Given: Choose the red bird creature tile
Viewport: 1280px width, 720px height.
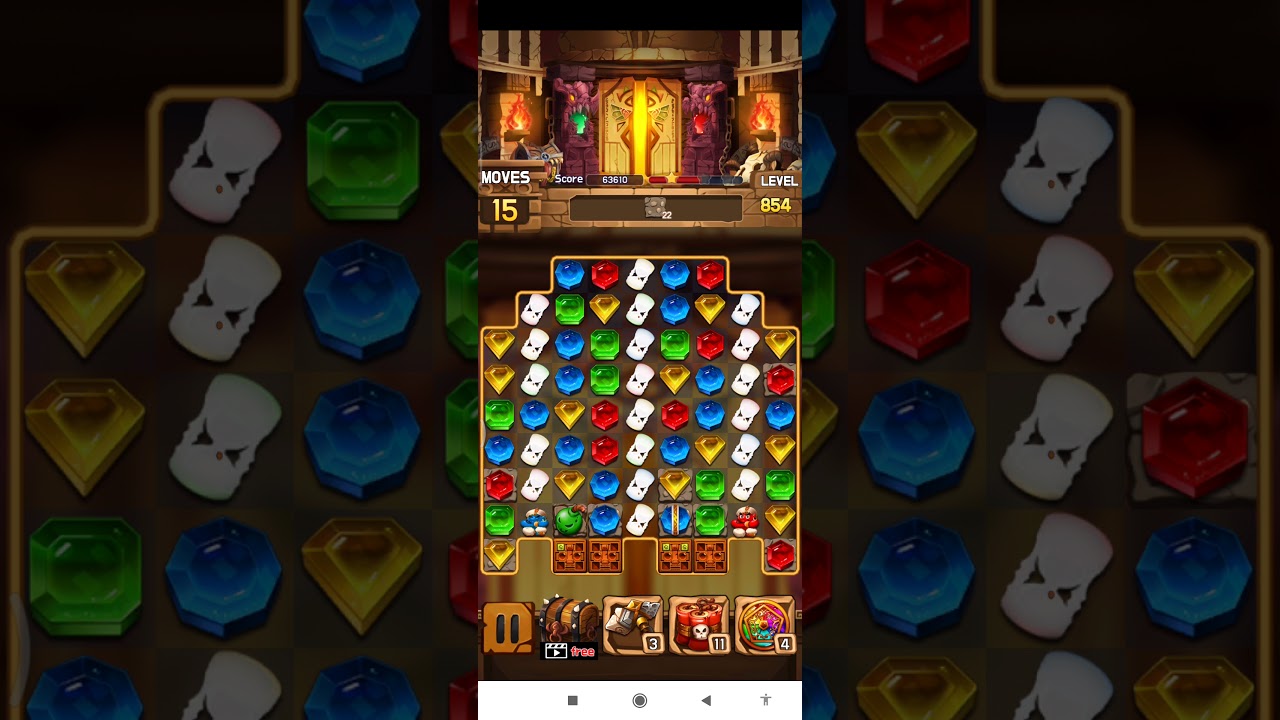Looking at the screenshot, I should (745, 520).
